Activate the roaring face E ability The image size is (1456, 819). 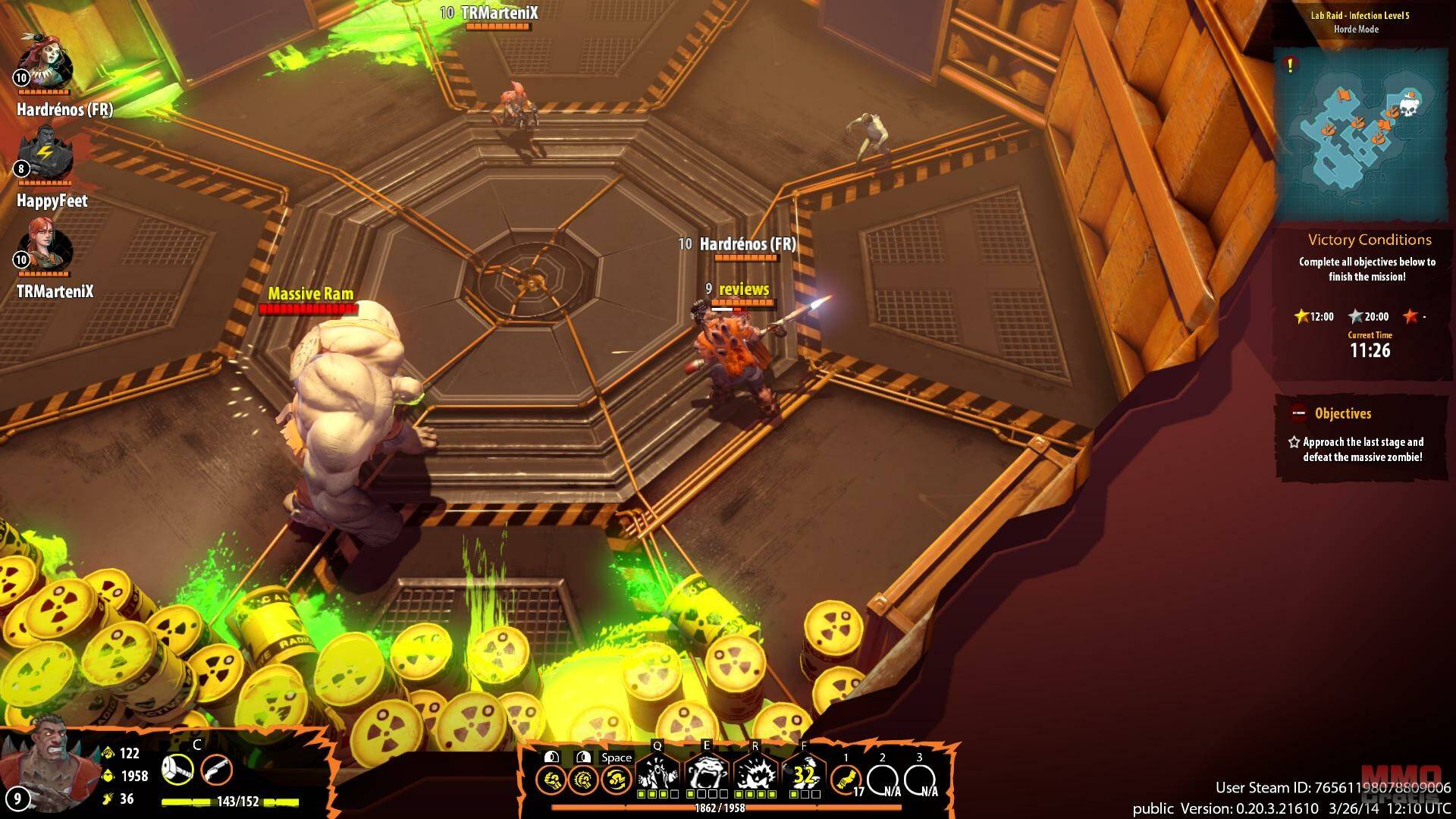click(x=707, y=775)
